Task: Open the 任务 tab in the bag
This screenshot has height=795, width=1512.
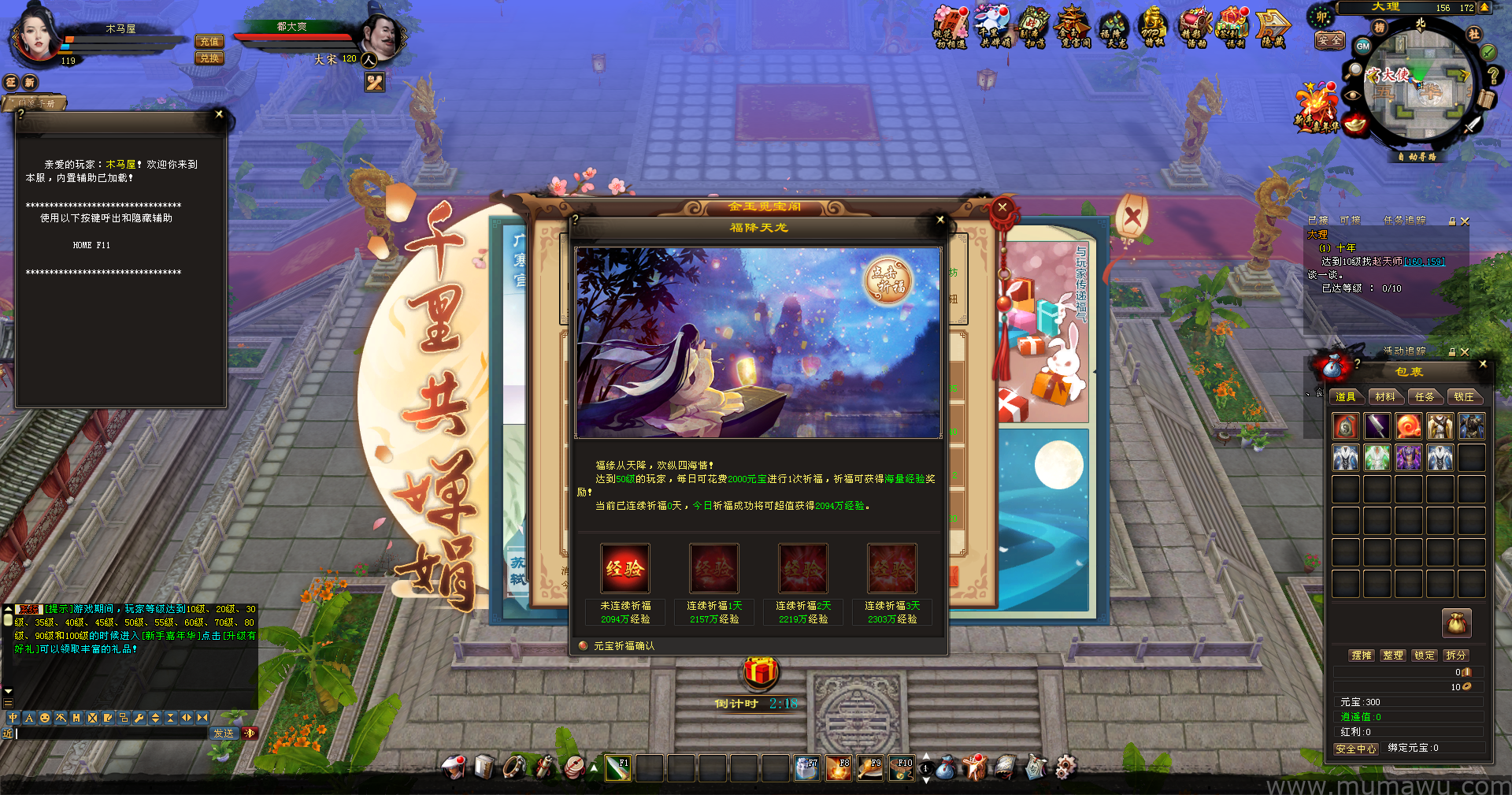Action: [1425, 397]
